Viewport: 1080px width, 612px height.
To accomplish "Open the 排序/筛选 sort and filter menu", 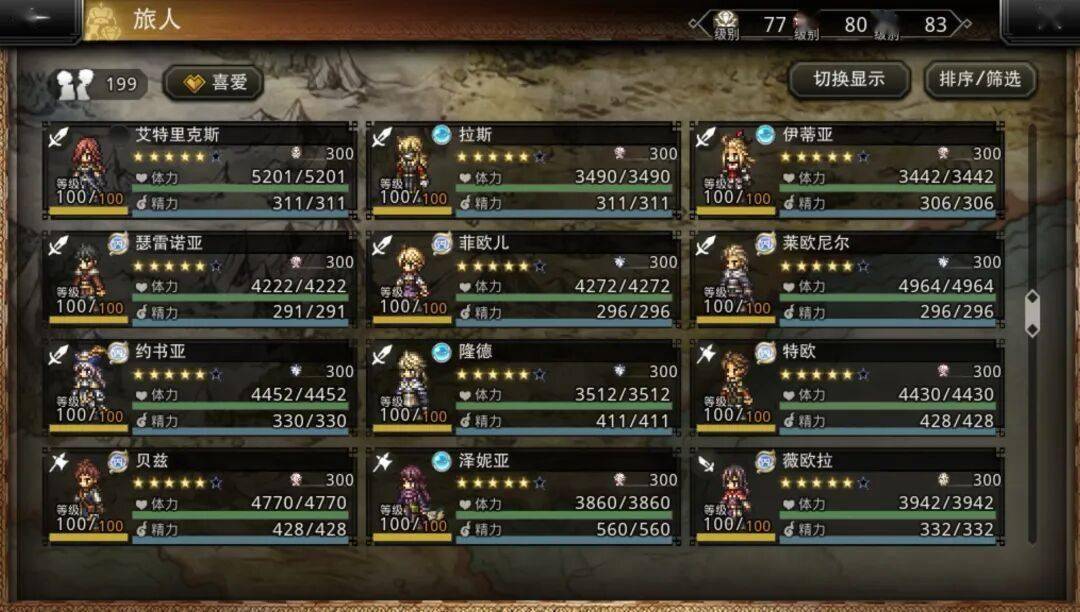I will [x=979, y=80].
